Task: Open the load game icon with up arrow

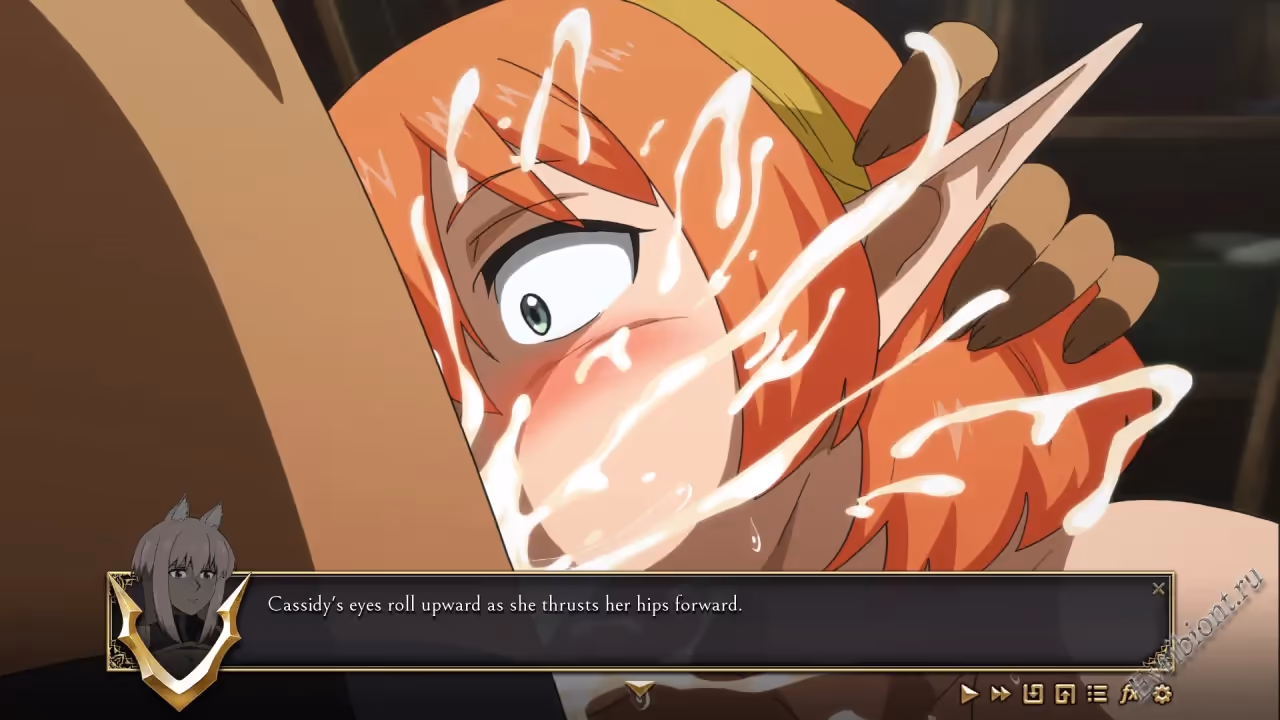Action: pyautogui.click(x=1065, y=693)
